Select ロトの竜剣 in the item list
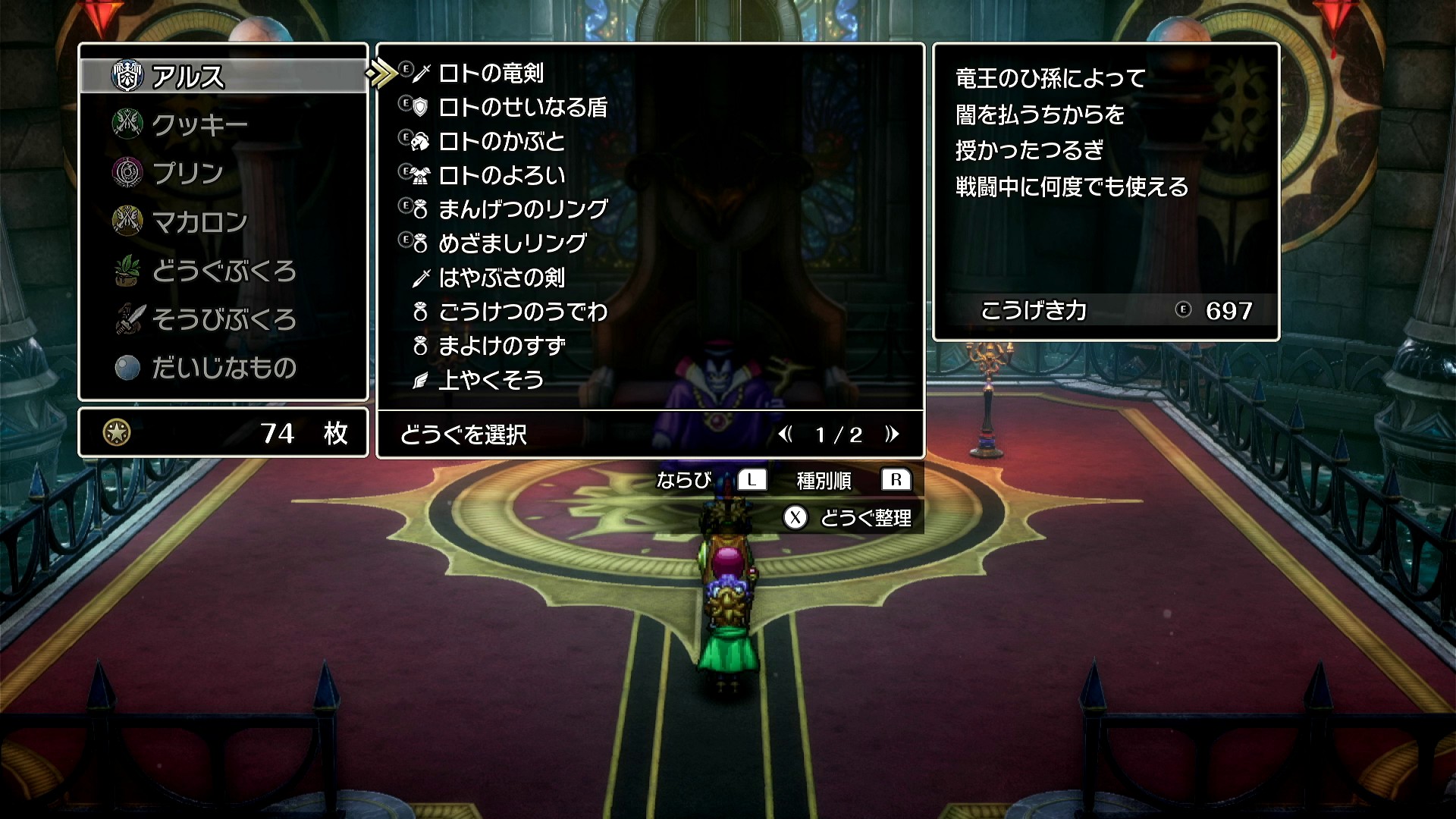Image resolution: width=1456 pixels, height=819 pixels. coord(491,73)
